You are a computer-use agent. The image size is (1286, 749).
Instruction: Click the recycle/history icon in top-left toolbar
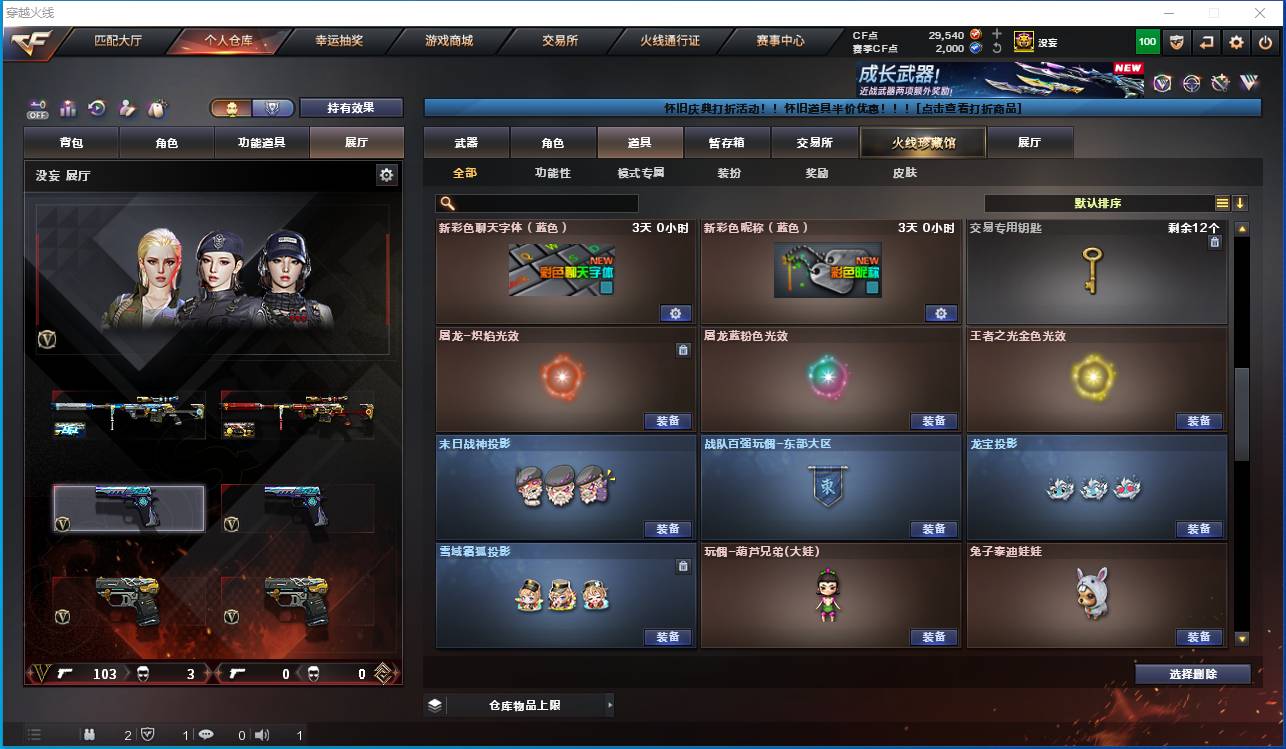click(x=96, y=108)
